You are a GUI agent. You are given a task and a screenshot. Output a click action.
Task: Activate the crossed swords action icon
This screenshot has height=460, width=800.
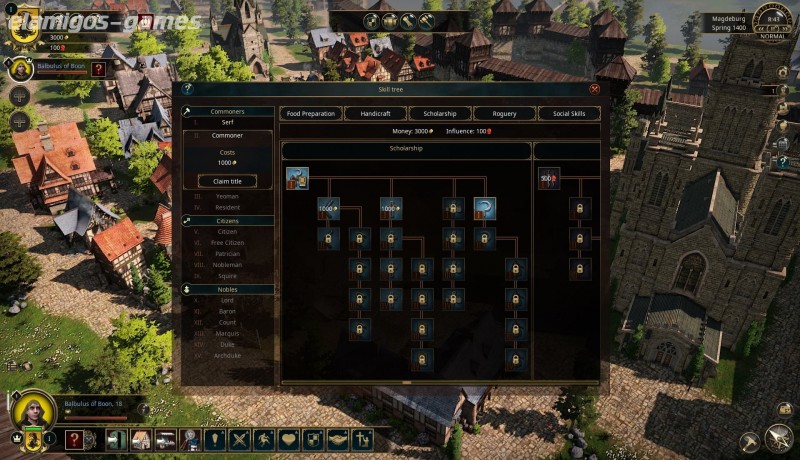tap(240, 439)
